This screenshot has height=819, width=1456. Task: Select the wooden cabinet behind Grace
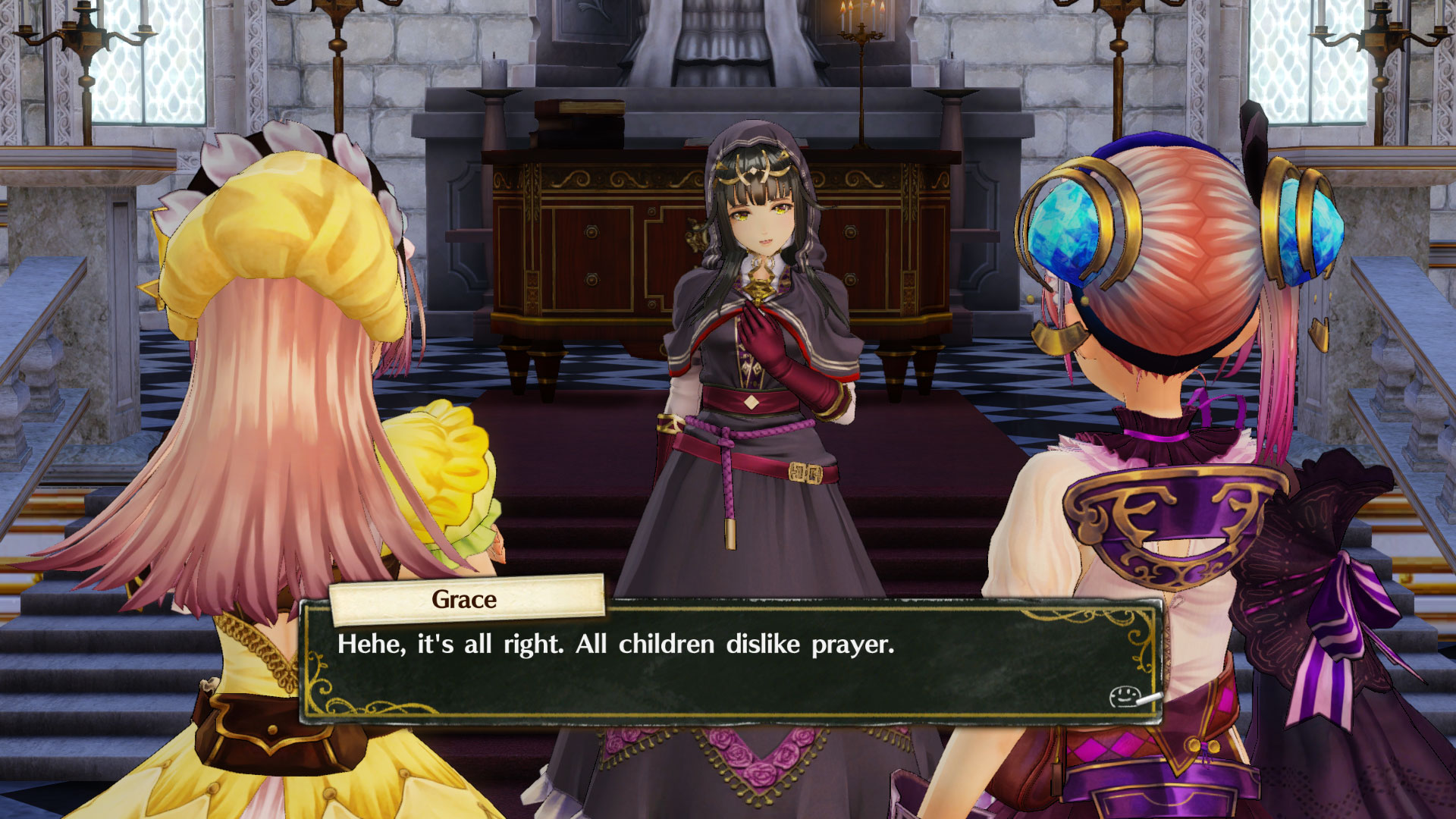[591, 250]
